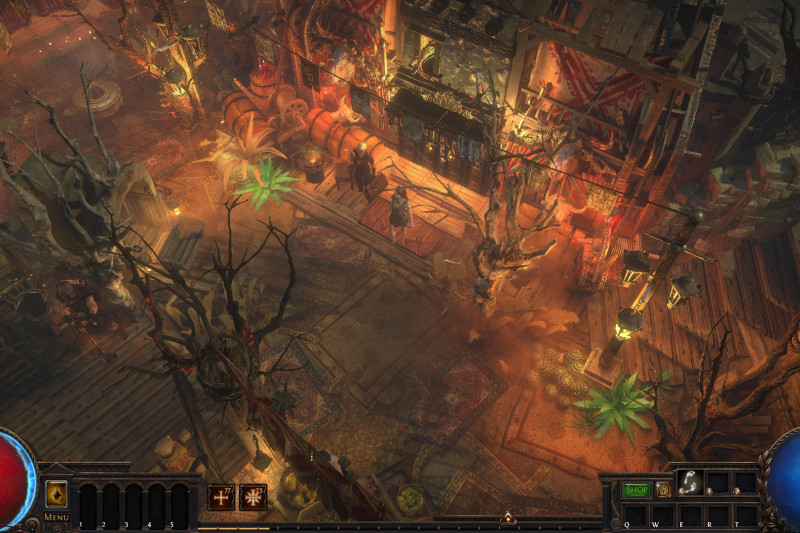Click the gold coin icon beside Shop
The image size is (800, 533).
tap(663, 490)
